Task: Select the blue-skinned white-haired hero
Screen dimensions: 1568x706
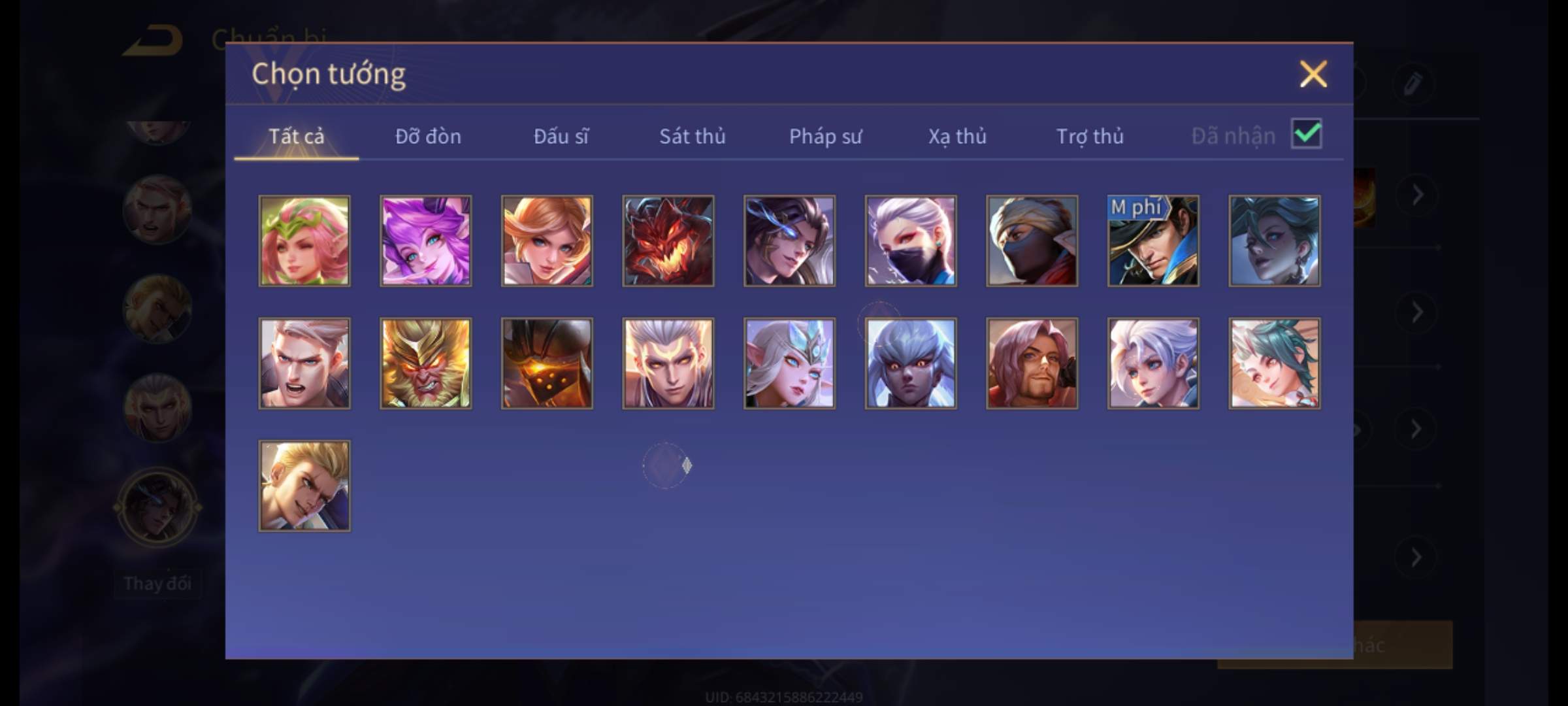Action: click(x=911, y=363)
